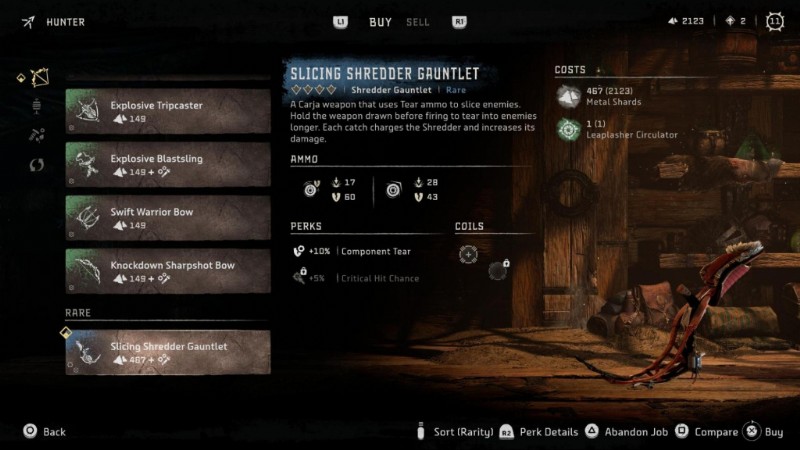The height and width of the screenshot is (450, 800).
Task: Click the Buy option at bottom right
Action: [x=765, y=432]
